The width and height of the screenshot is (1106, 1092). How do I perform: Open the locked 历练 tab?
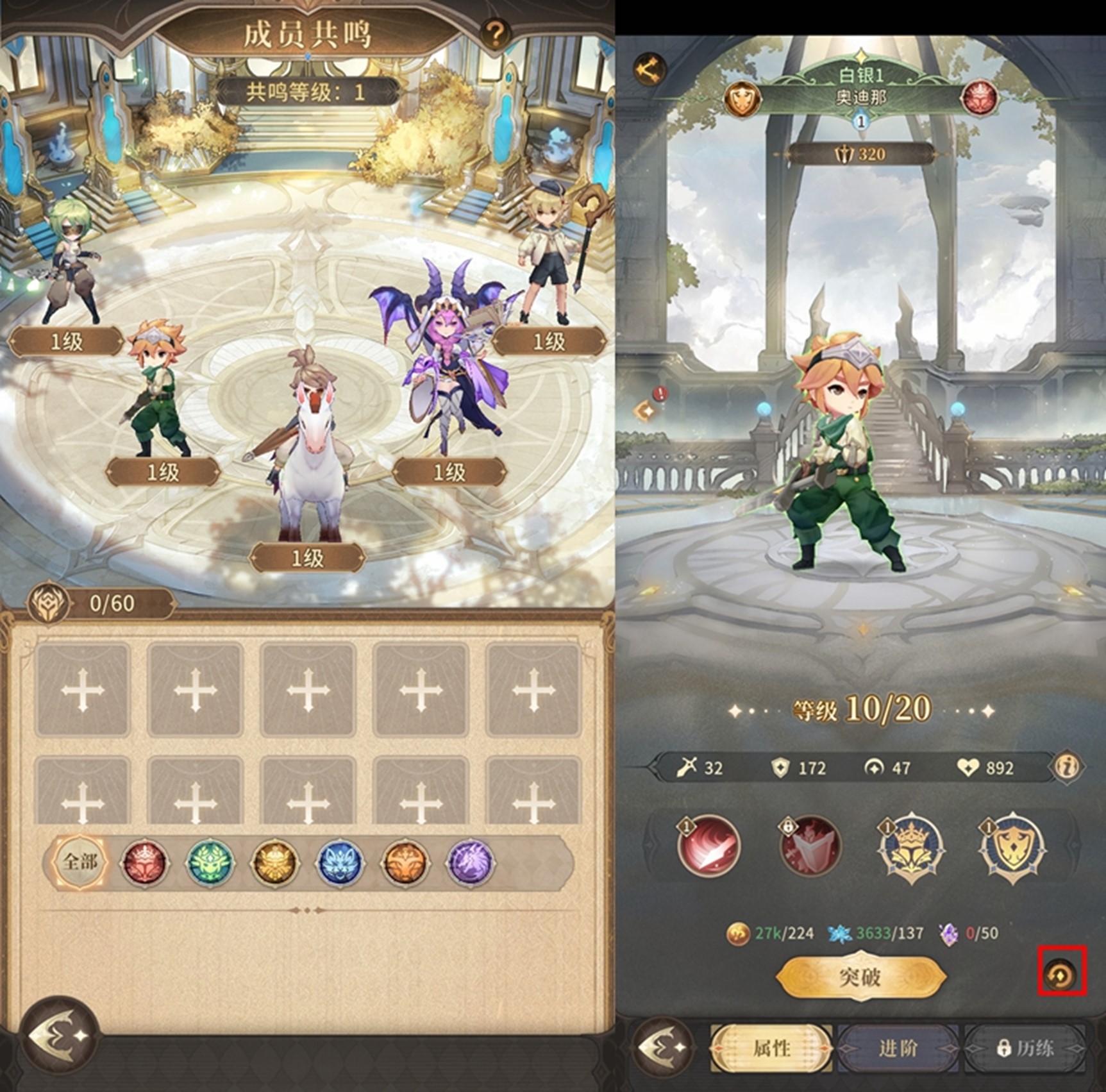pyautogui.click(x=1025, y=1048)
